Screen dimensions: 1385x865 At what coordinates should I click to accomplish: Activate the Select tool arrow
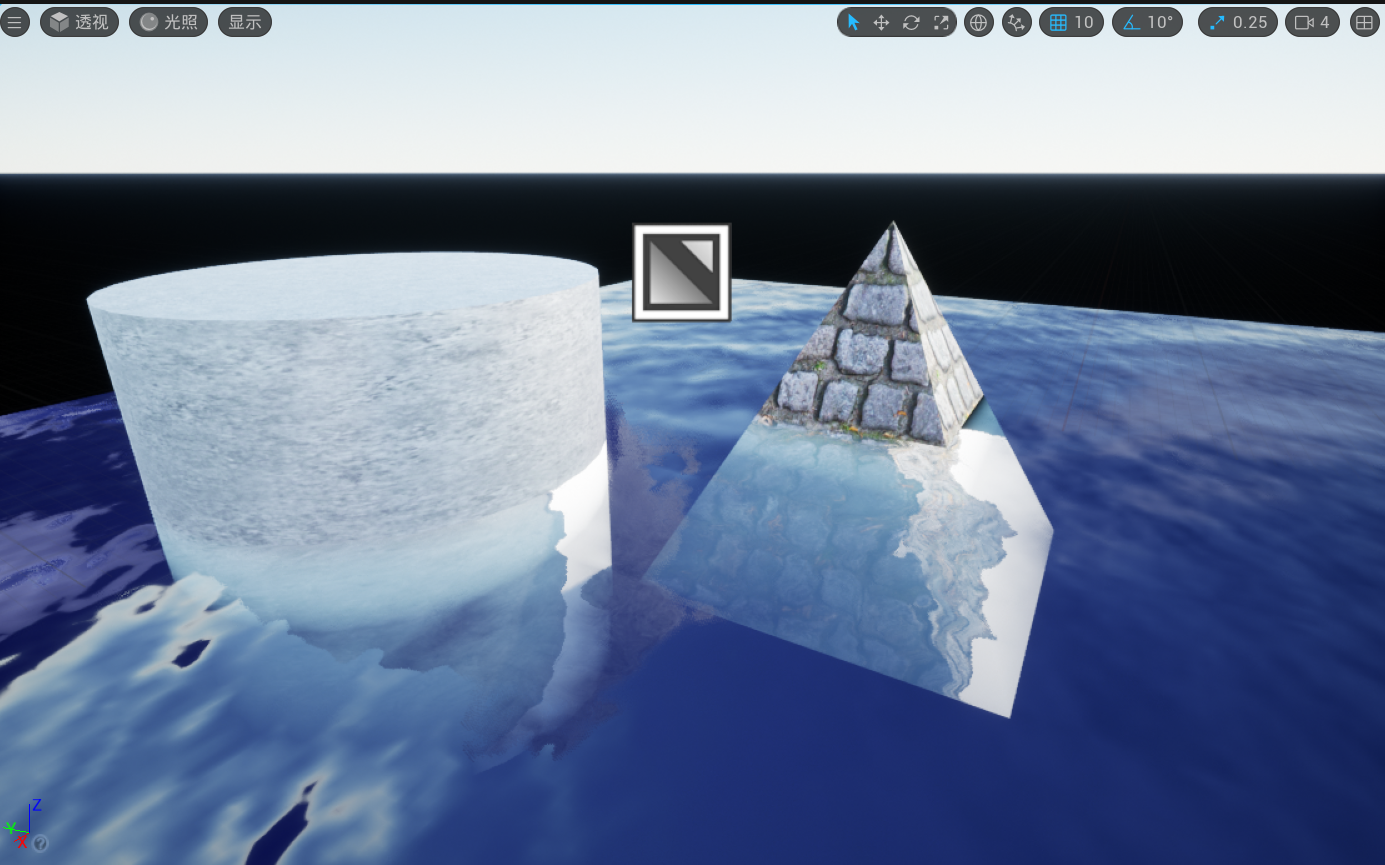[853, 22]
